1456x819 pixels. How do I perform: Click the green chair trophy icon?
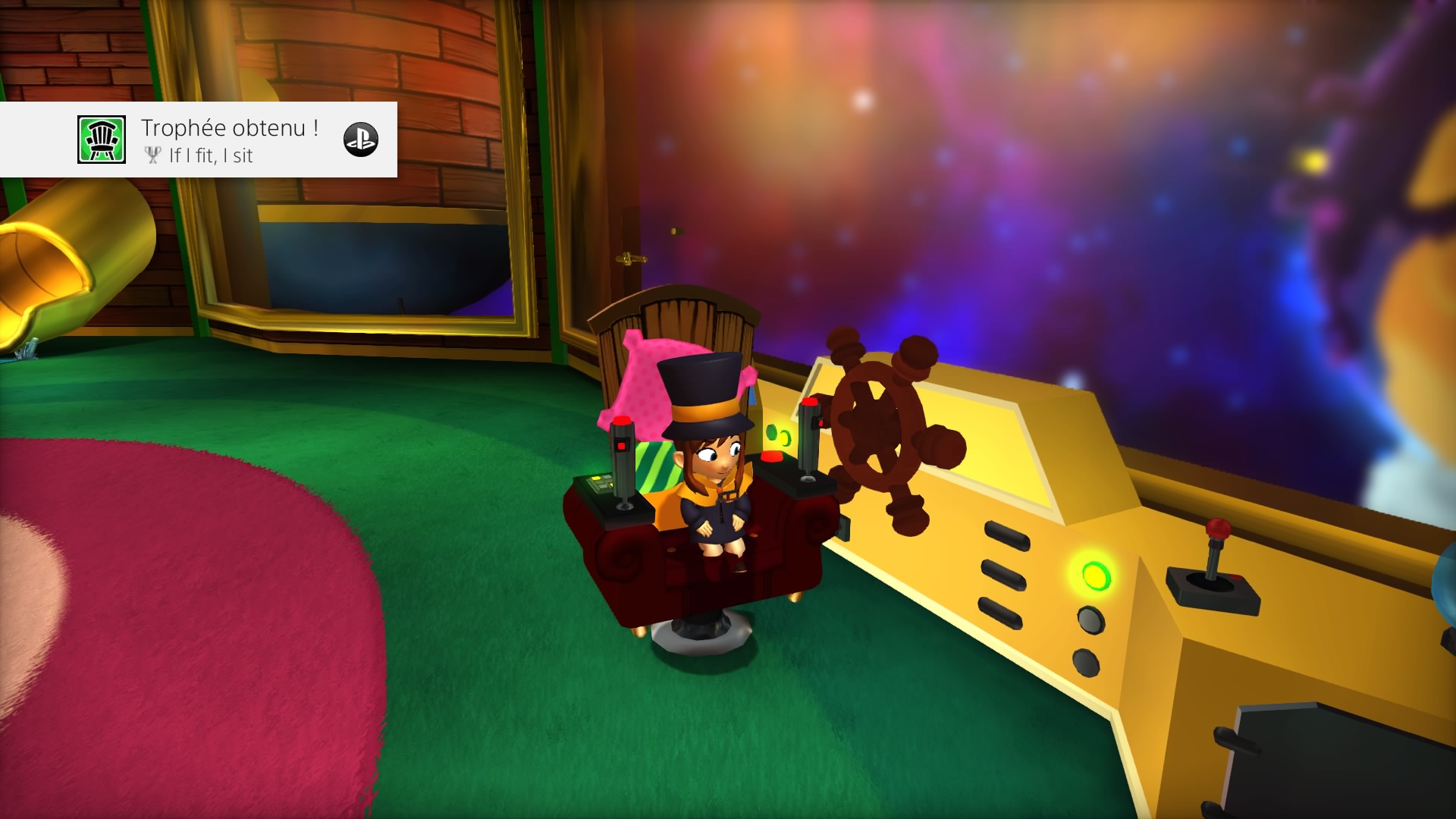point(101,140)
